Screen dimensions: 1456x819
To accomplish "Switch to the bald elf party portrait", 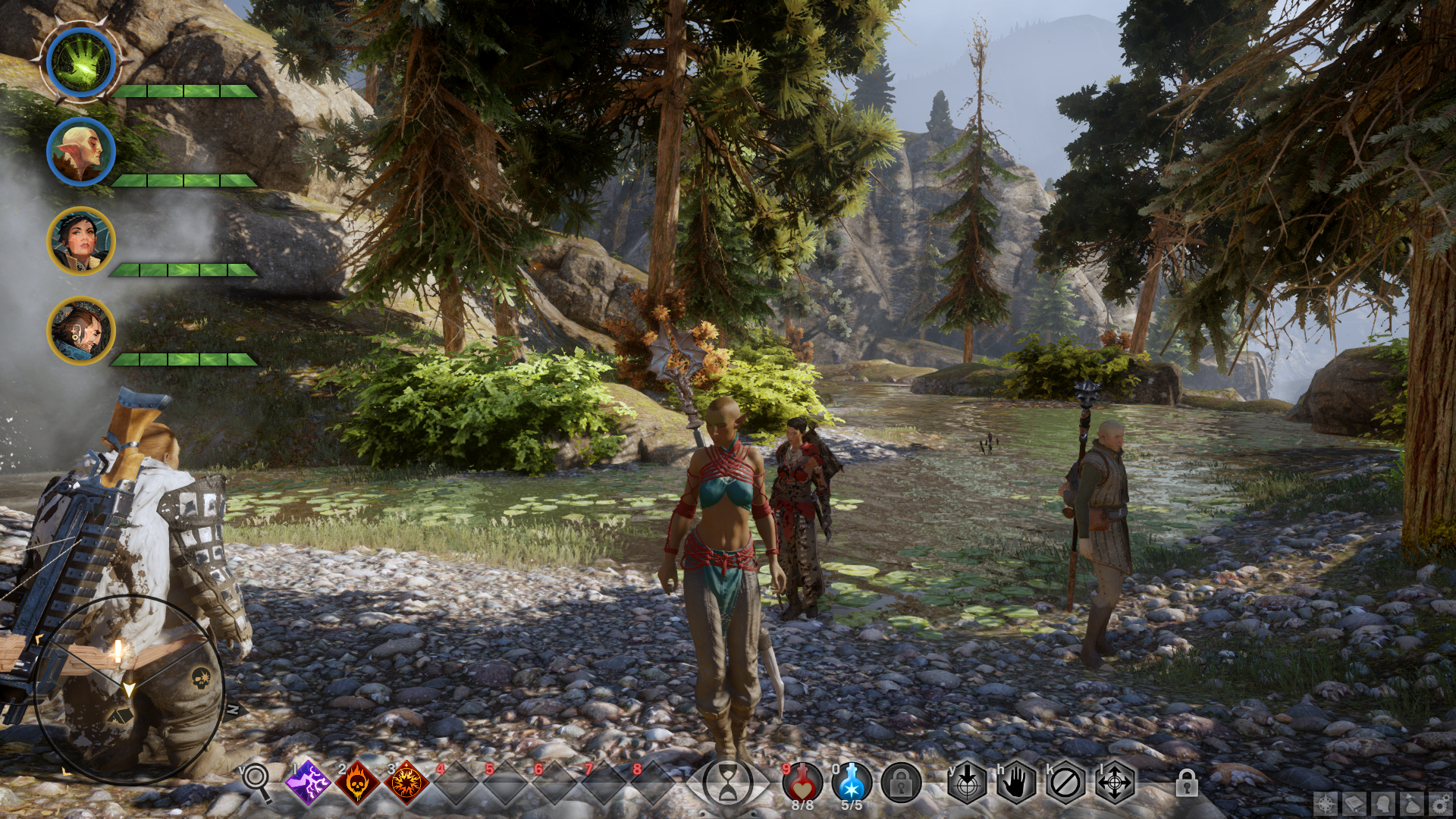I will pyautogui.click(x=81, y=152).
